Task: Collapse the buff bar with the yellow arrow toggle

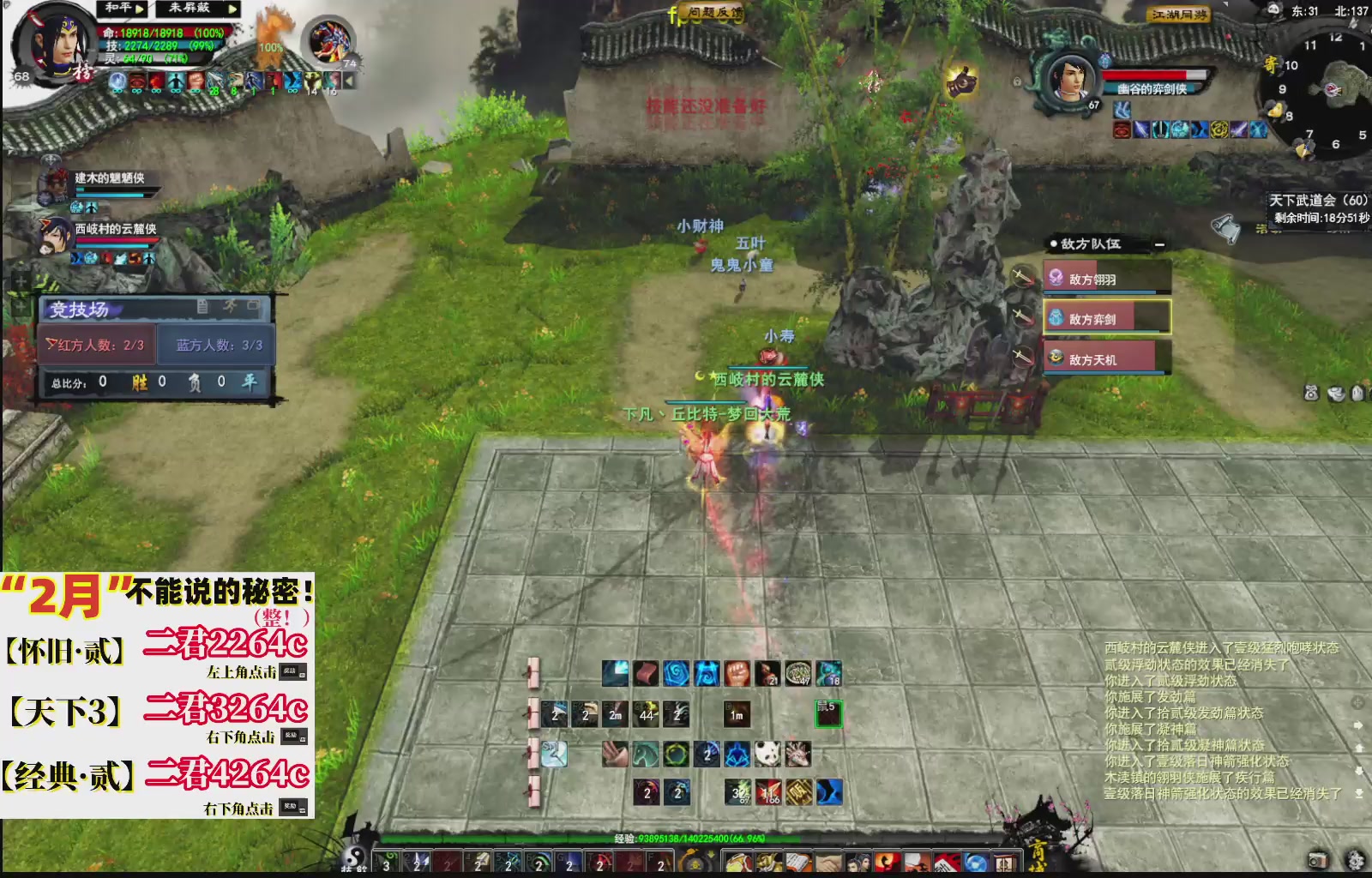Action: (x=349, y=80)
